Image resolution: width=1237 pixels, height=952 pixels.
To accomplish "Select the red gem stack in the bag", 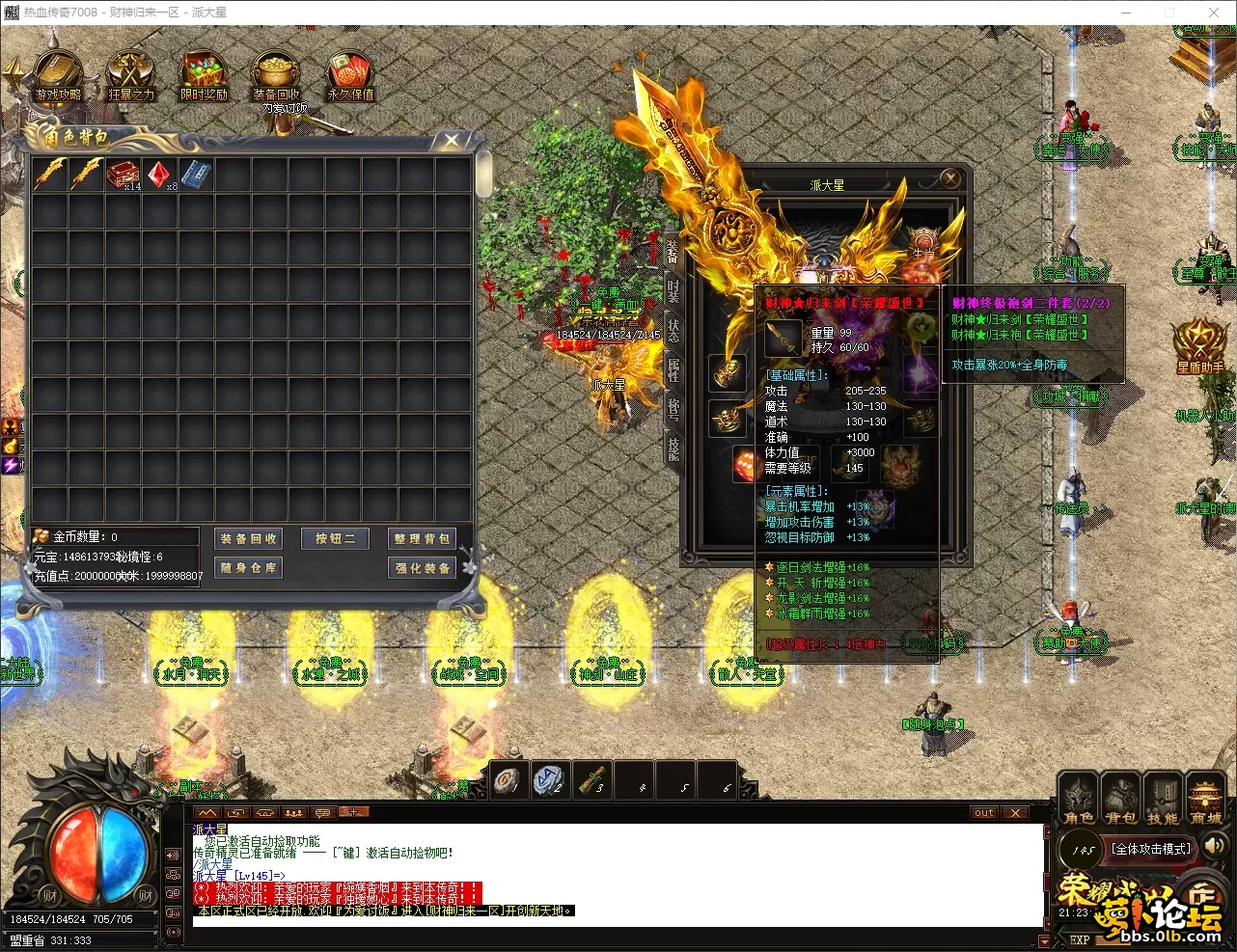I will tap(160, 175).
